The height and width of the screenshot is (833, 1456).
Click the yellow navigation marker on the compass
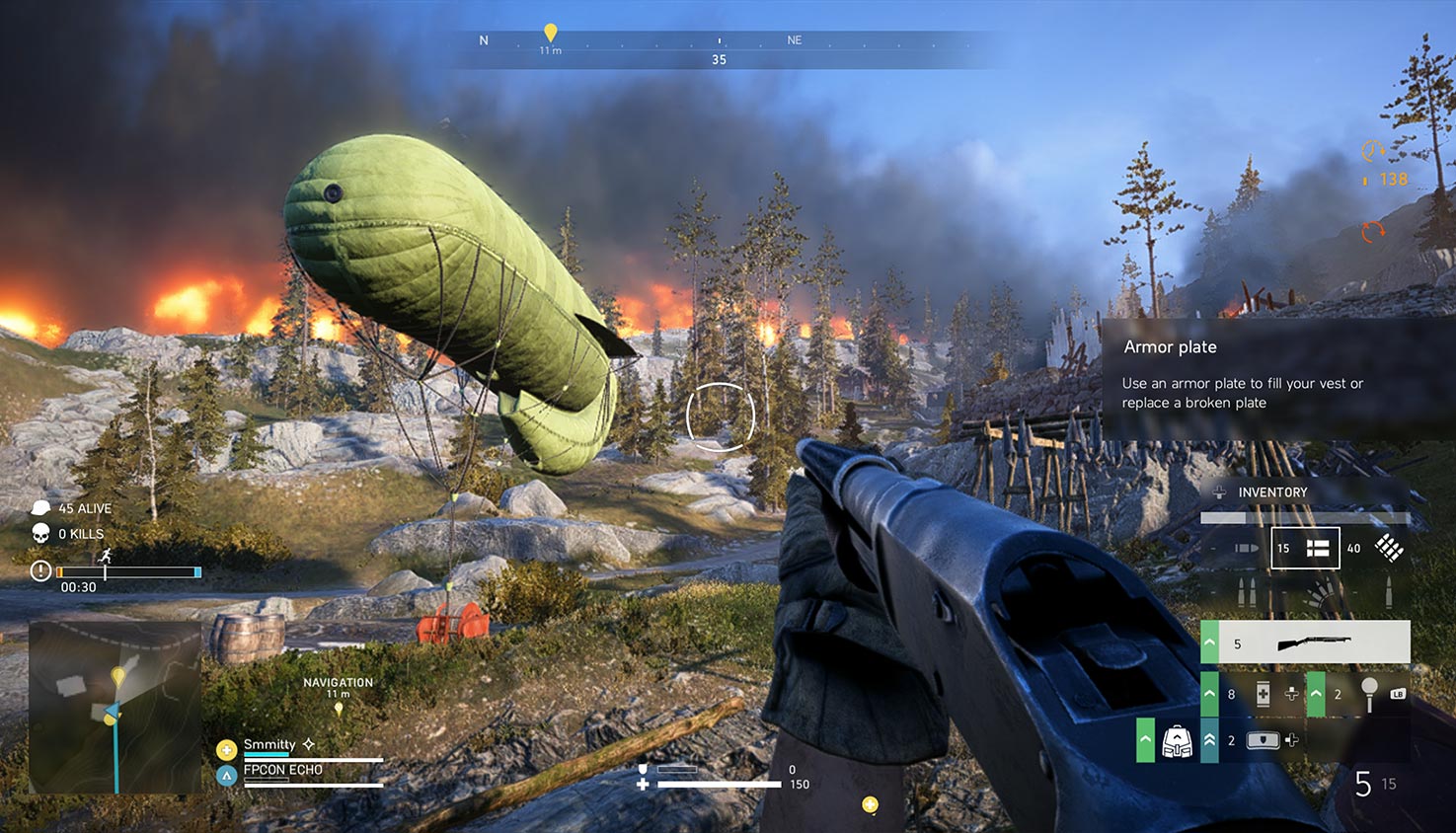click(x=551, y=34)
